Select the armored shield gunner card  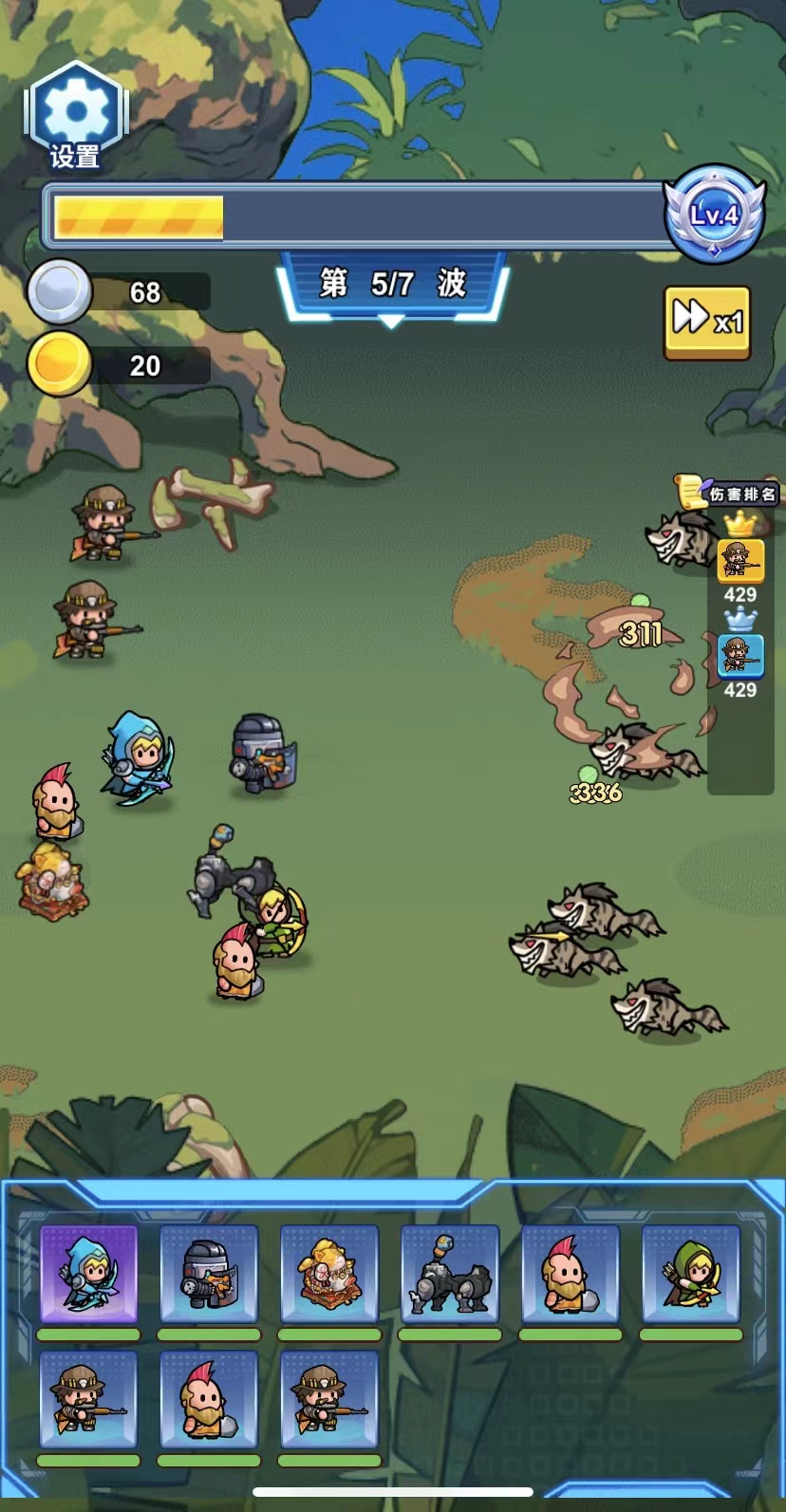tap(209, 1273)
